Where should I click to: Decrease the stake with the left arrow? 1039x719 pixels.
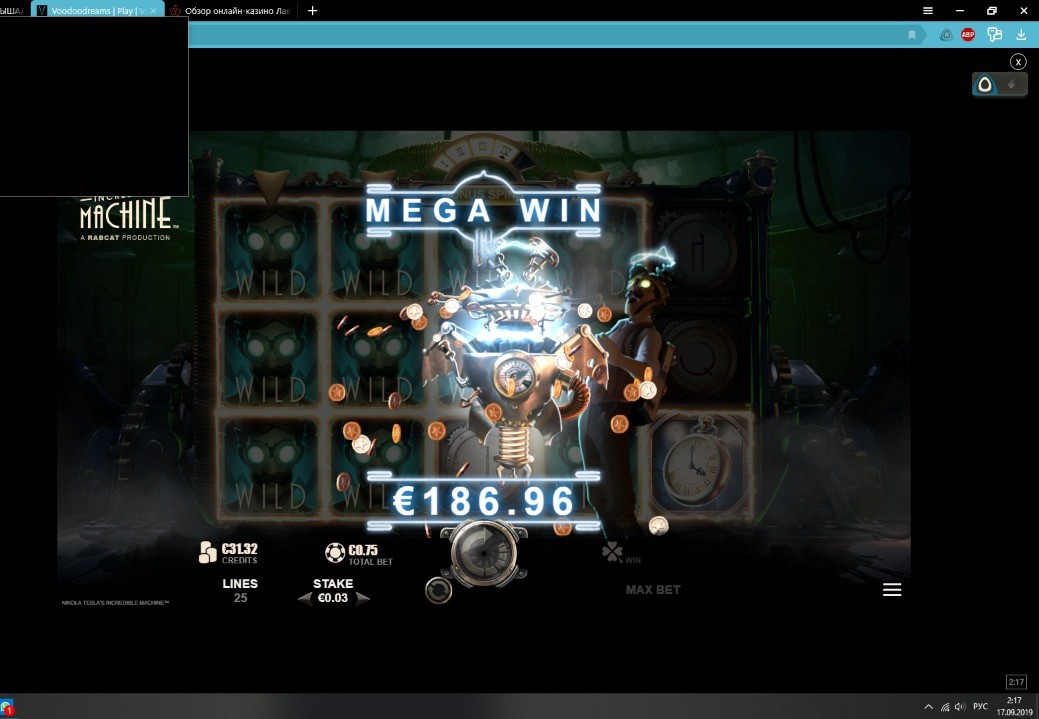[x=304, y=599]
